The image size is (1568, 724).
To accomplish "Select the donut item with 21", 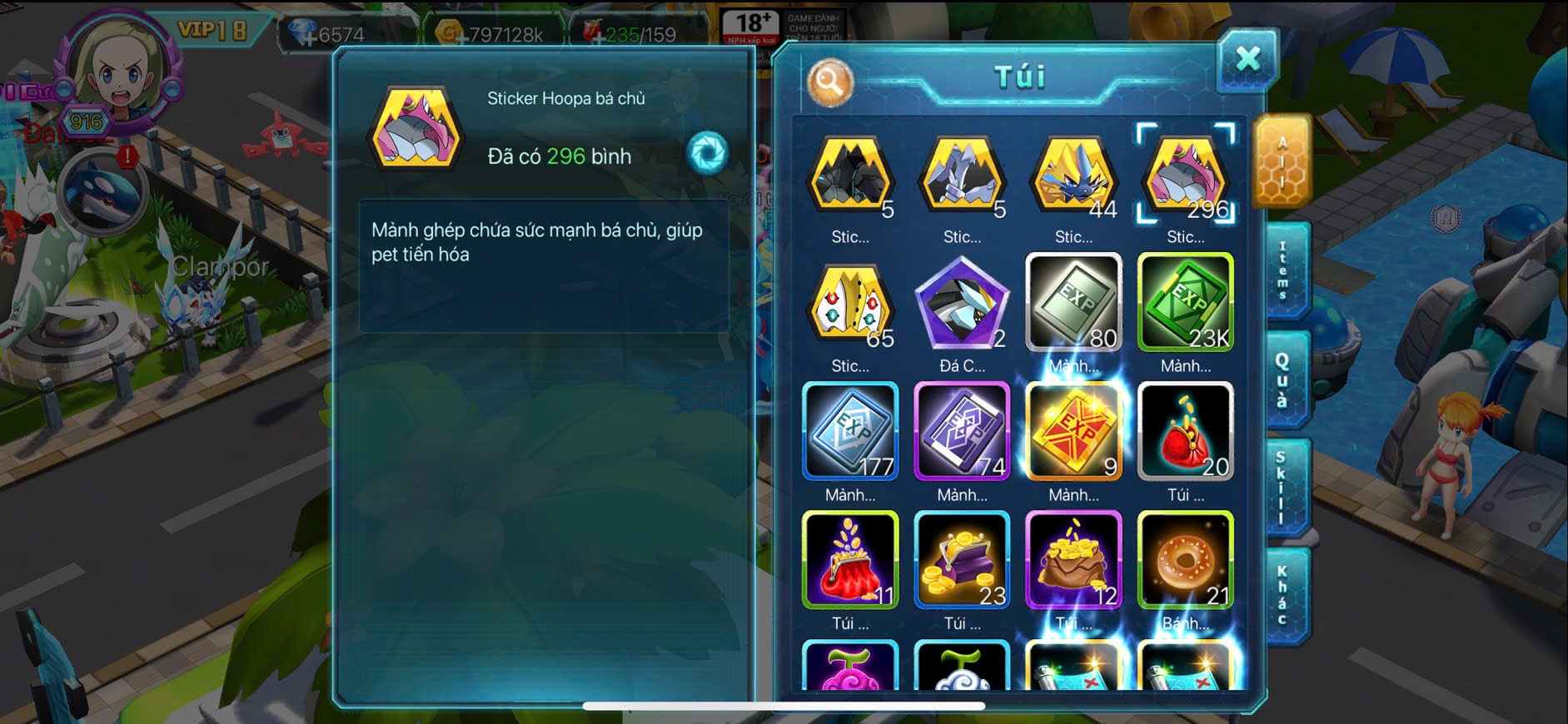I will coord(1185,560).
